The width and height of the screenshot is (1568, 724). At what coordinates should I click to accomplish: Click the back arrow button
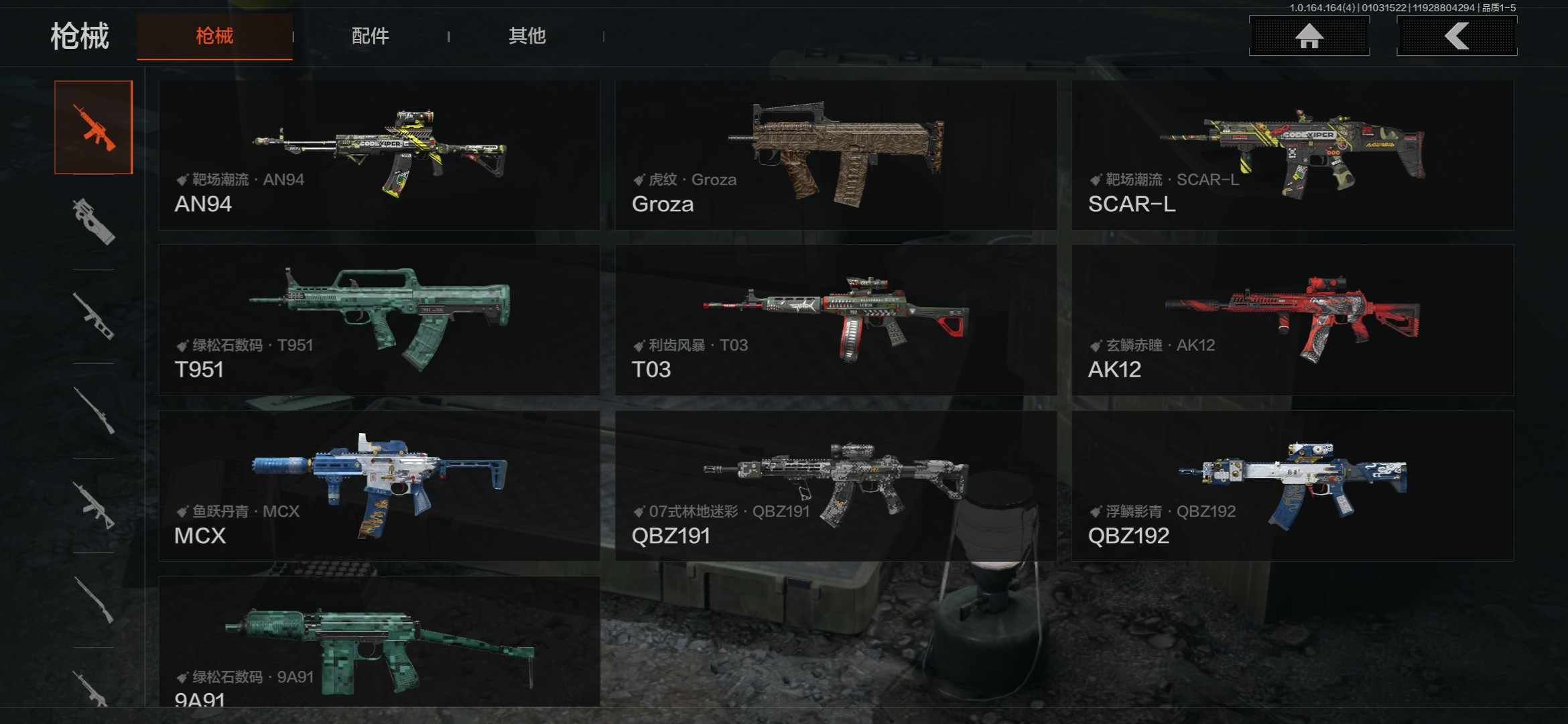[x=1456, y=36]
